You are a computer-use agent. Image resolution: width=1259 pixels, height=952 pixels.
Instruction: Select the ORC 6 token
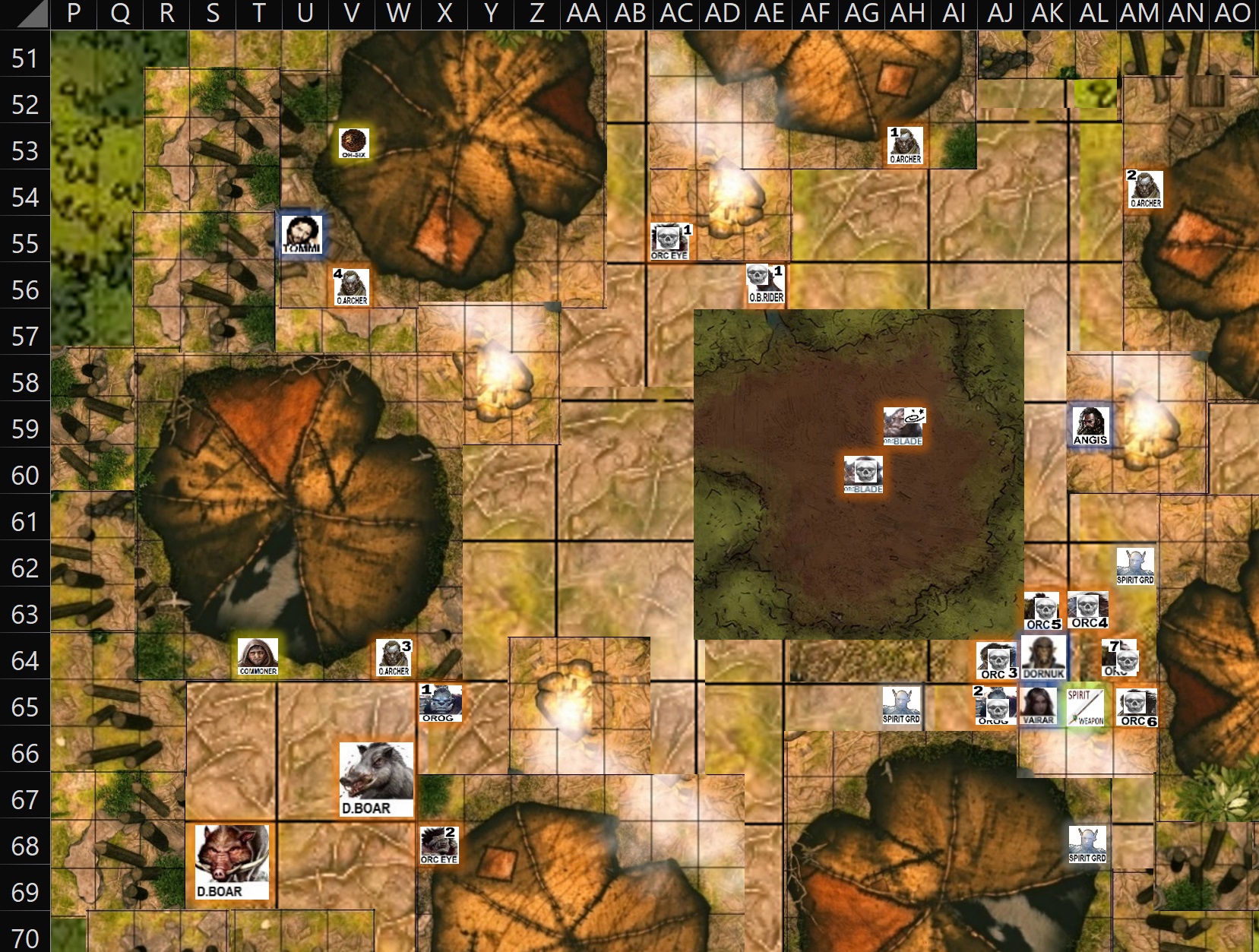[x=1137, y=707]
